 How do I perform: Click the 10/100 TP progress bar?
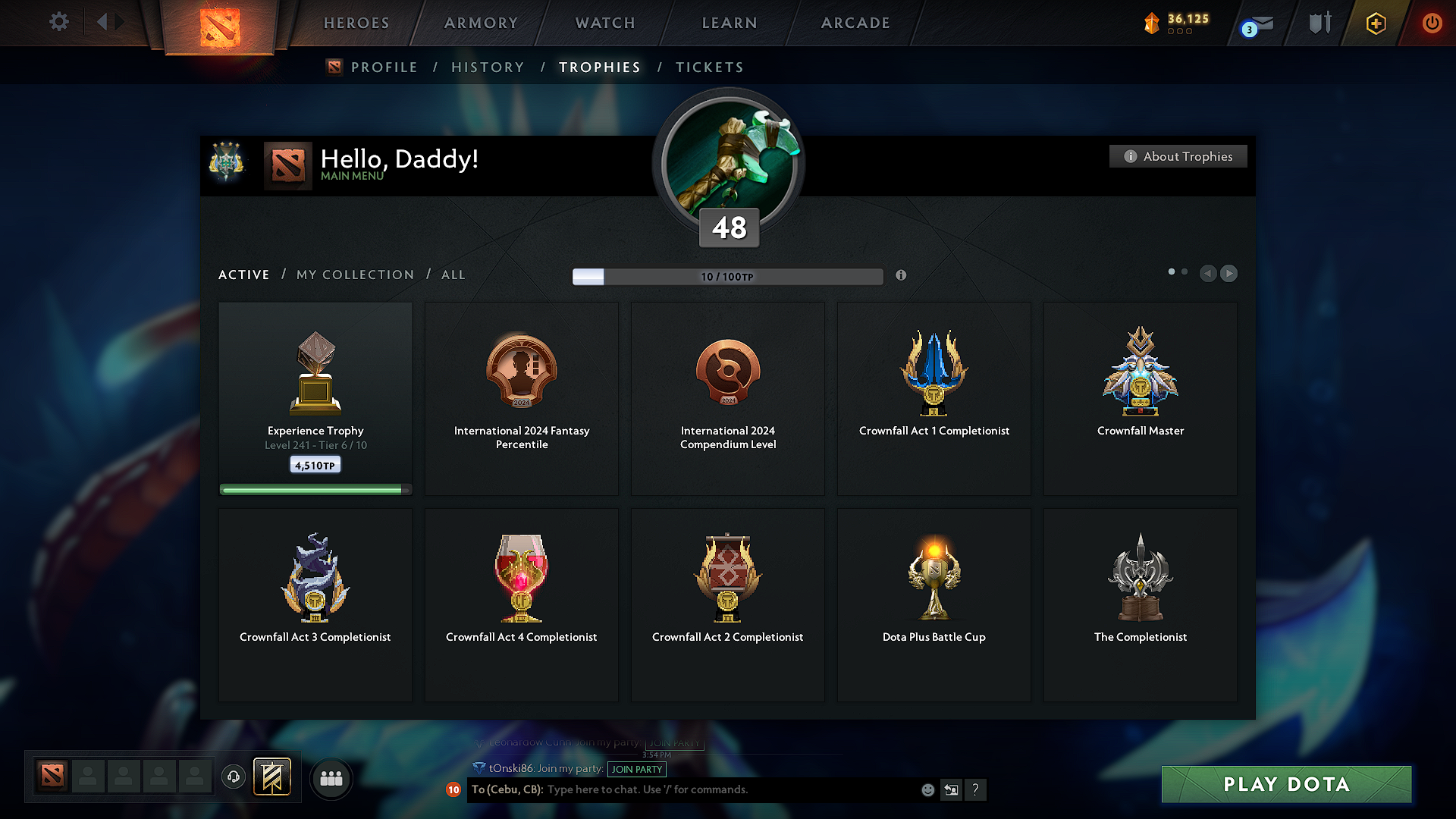click(727, 276)
